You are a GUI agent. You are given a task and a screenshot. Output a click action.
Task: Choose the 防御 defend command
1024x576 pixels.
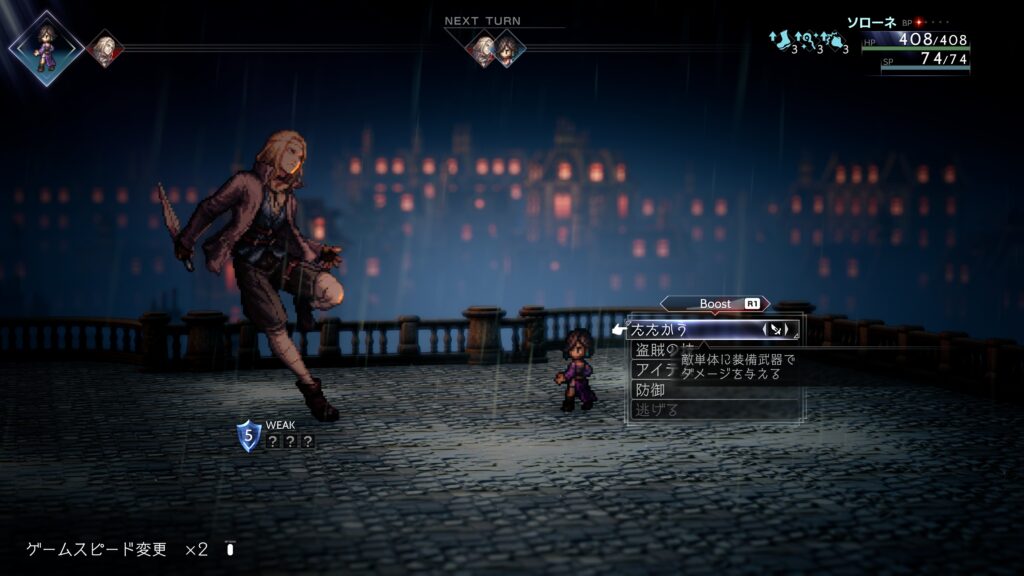pos(651,390)
